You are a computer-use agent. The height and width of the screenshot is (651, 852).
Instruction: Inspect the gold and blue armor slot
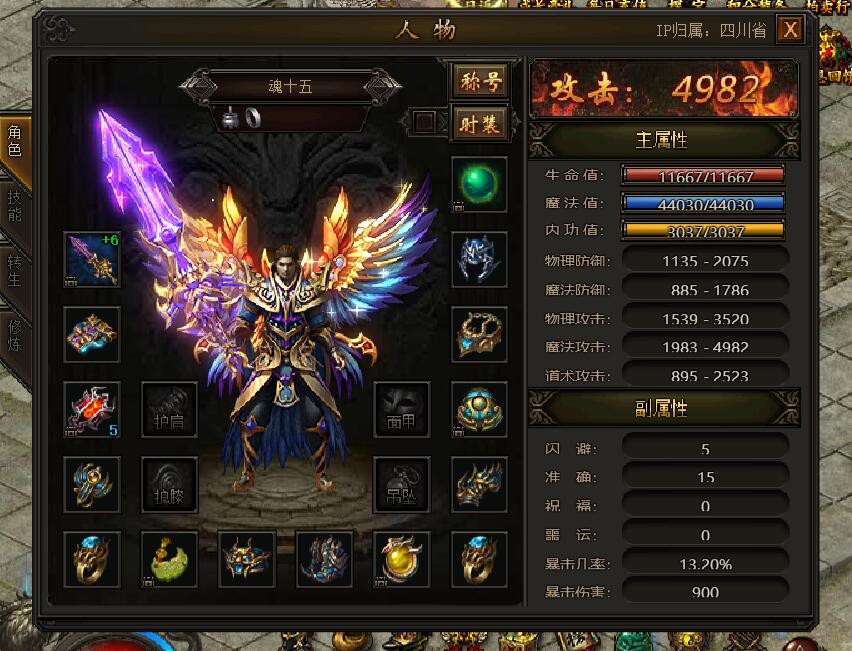tap(92, 334)
